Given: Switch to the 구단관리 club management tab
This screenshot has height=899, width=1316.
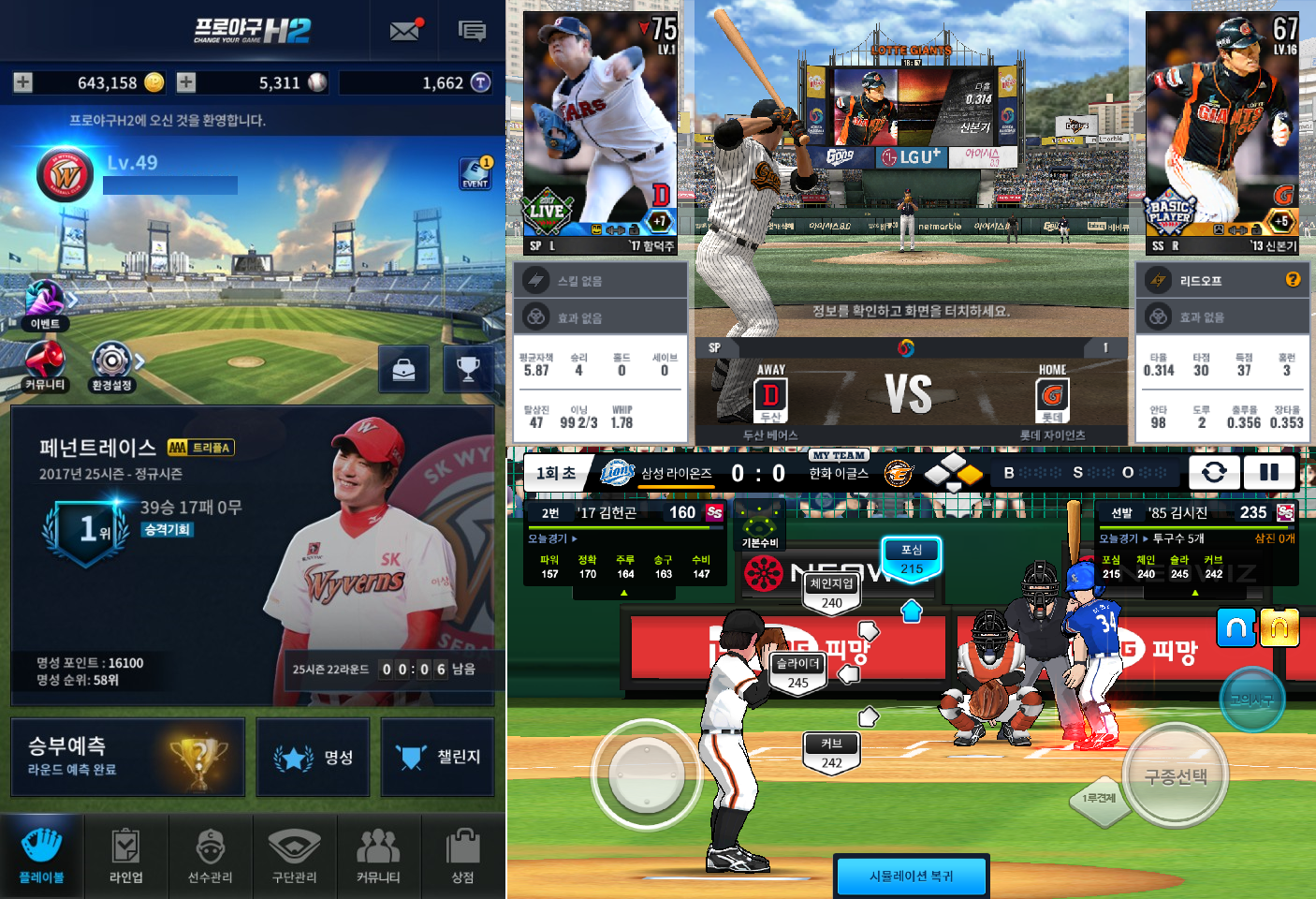Looking at the screenshot, I should [295, 856].
